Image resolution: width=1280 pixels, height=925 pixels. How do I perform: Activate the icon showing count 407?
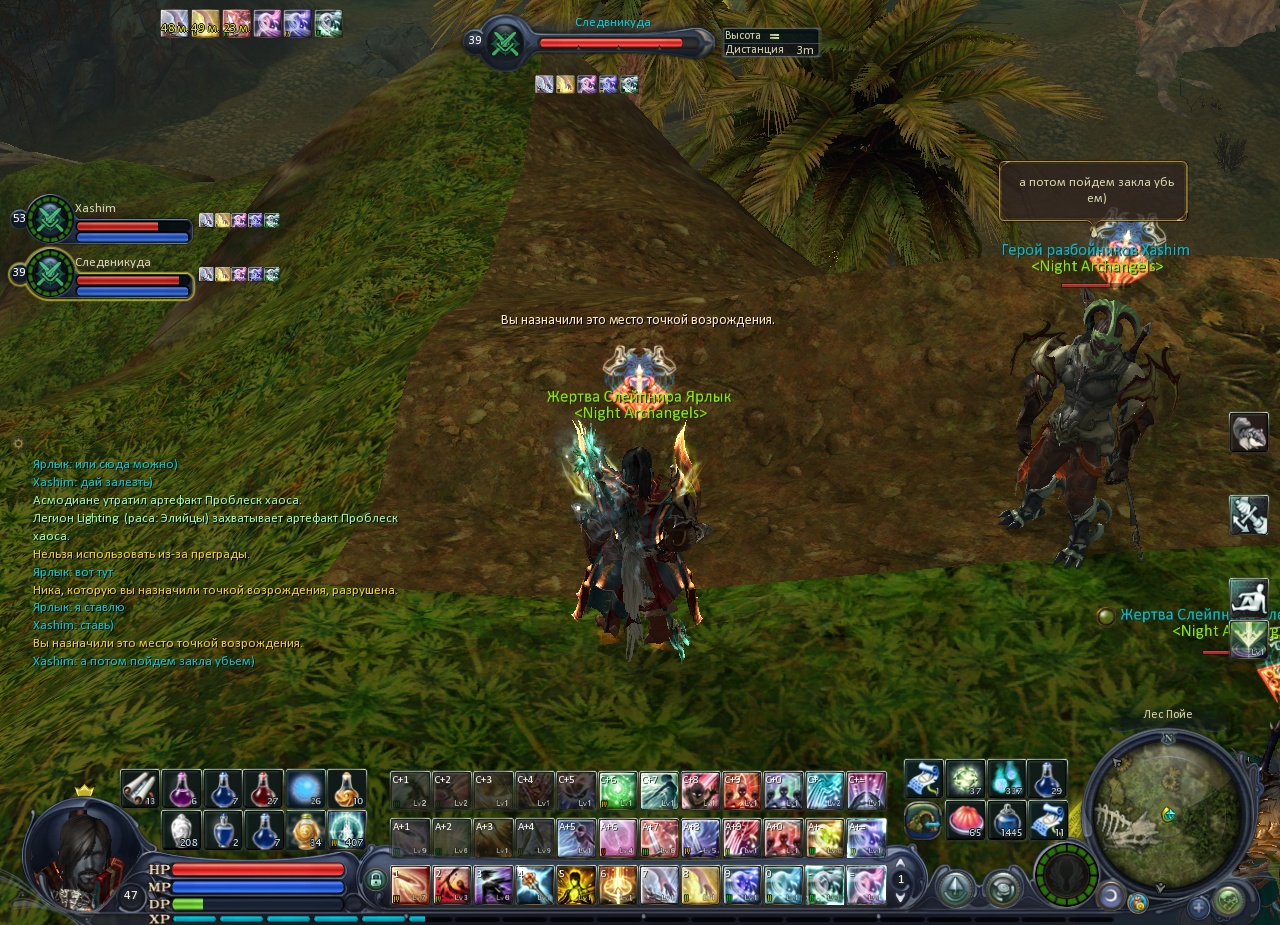[x=346, y=830]
